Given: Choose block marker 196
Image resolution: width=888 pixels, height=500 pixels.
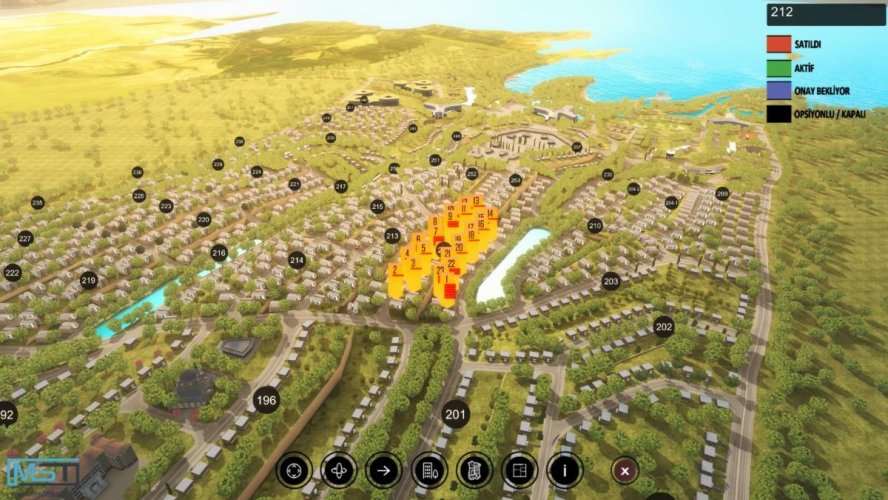Looking at the screenshot, I should [266, 400].
